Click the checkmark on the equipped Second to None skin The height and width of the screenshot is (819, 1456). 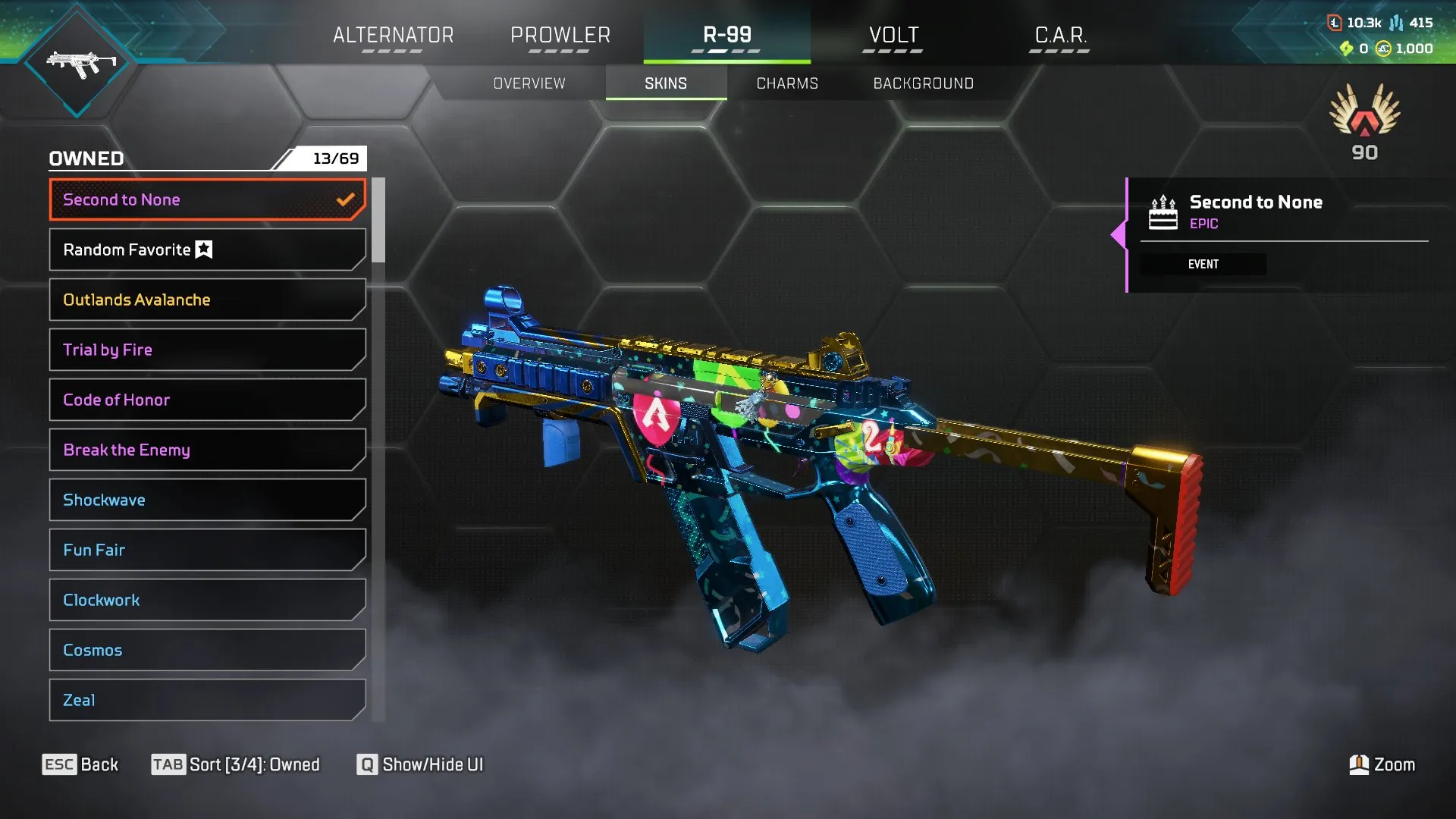tap(347, 199)
